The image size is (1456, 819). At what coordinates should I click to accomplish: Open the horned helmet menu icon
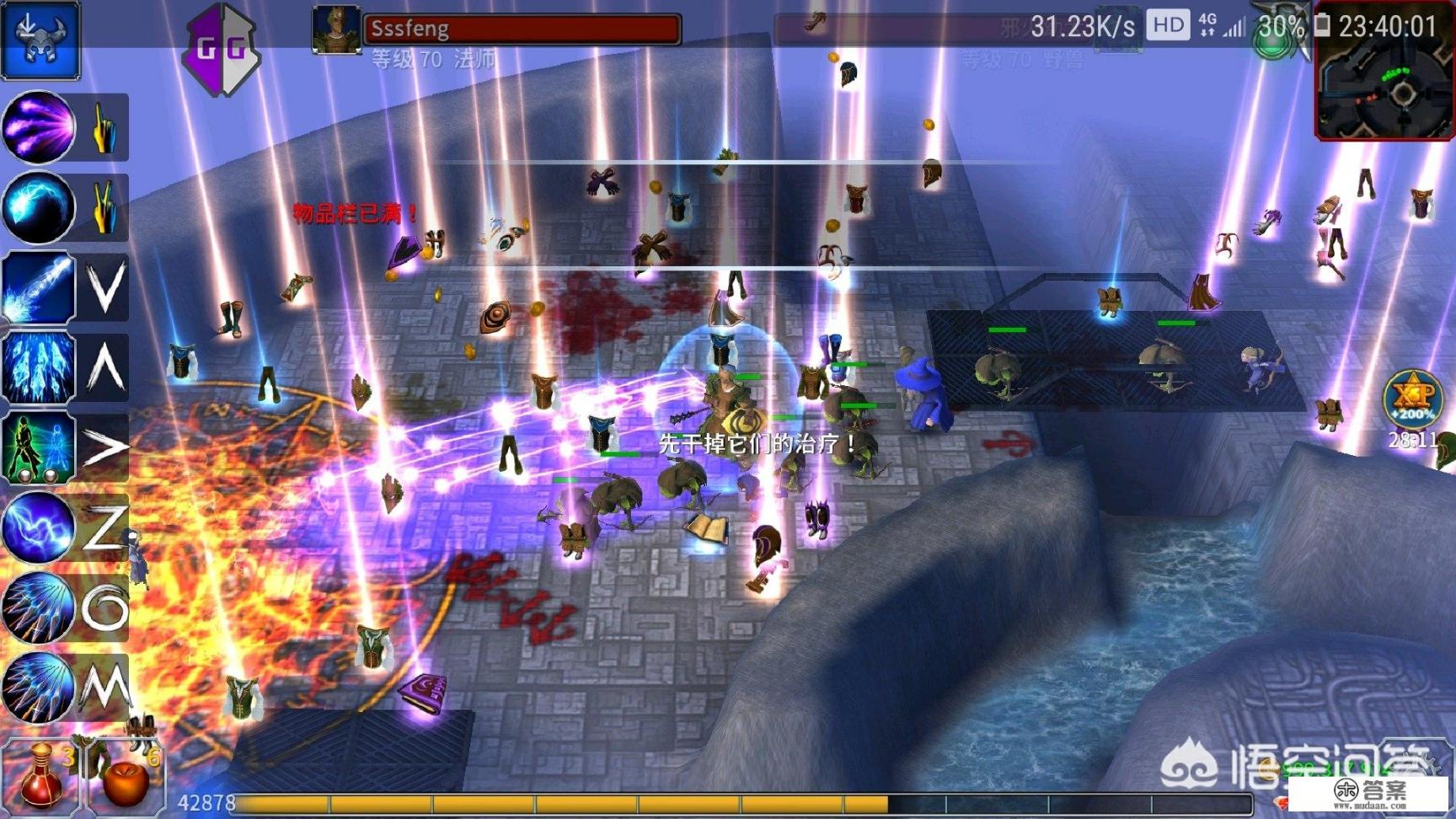pos(40,40)
